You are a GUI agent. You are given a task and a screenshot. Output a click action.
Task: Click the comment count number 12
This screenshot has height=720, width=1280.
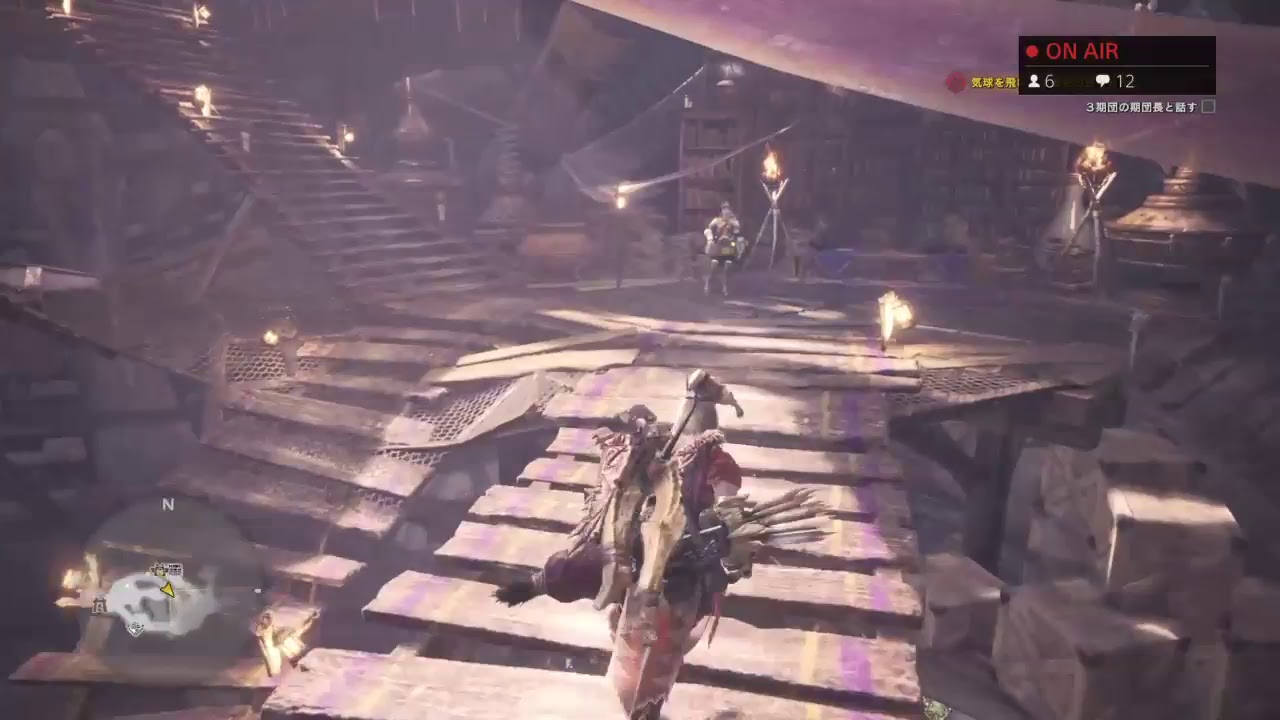1127,81
